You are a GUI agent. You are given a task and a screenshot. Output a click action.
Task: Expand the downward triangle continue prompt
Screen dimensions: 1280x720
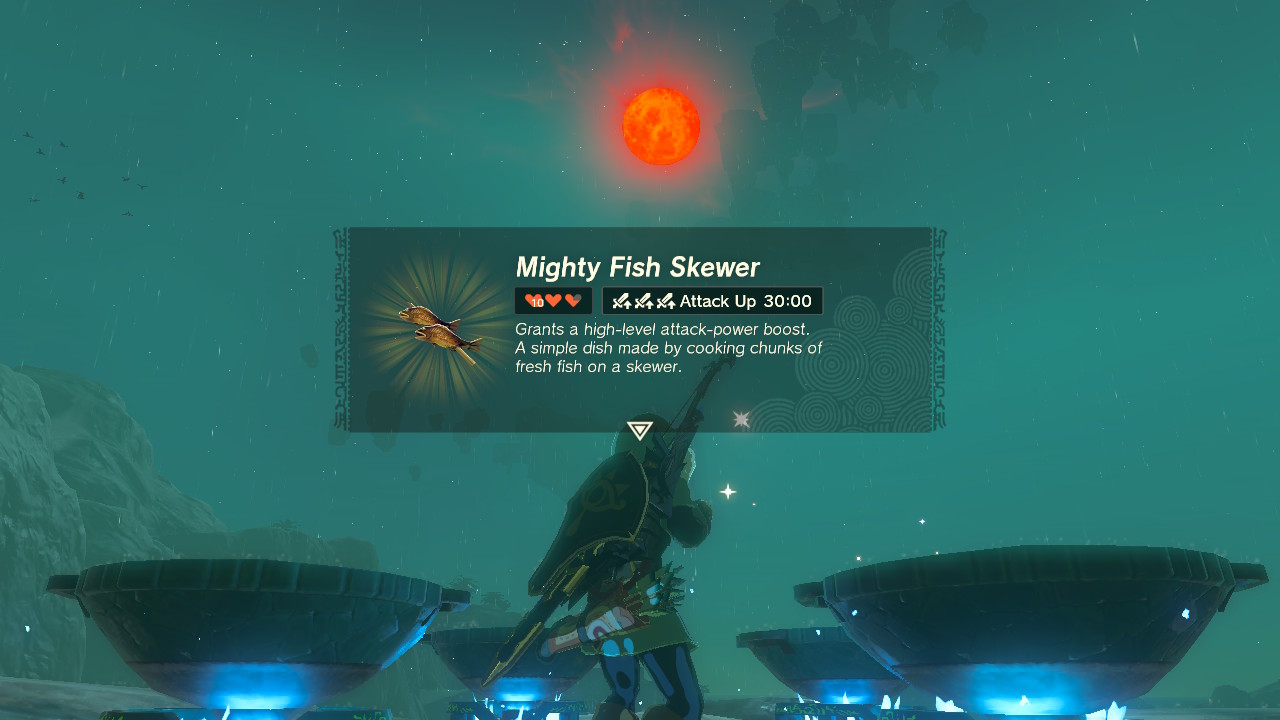(639, 430)
